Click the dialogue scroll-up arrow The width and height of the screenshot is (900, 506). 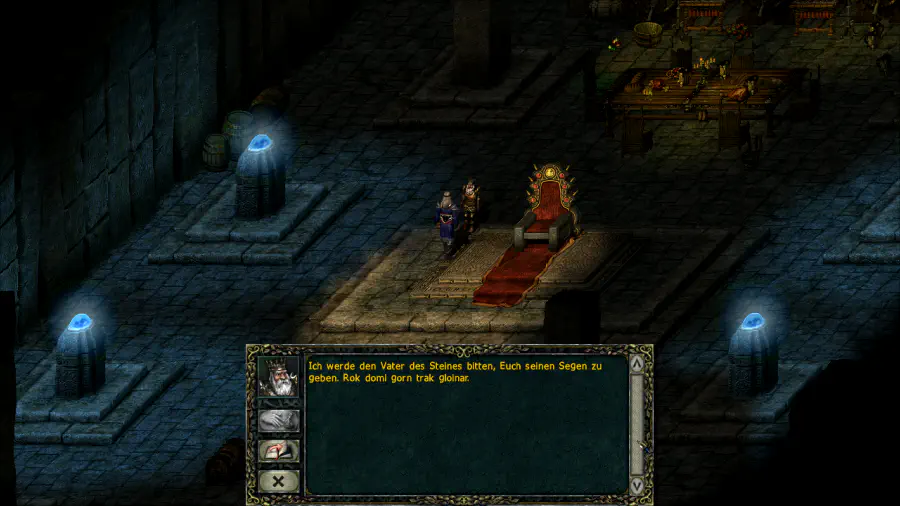click(x=637, y=365)
